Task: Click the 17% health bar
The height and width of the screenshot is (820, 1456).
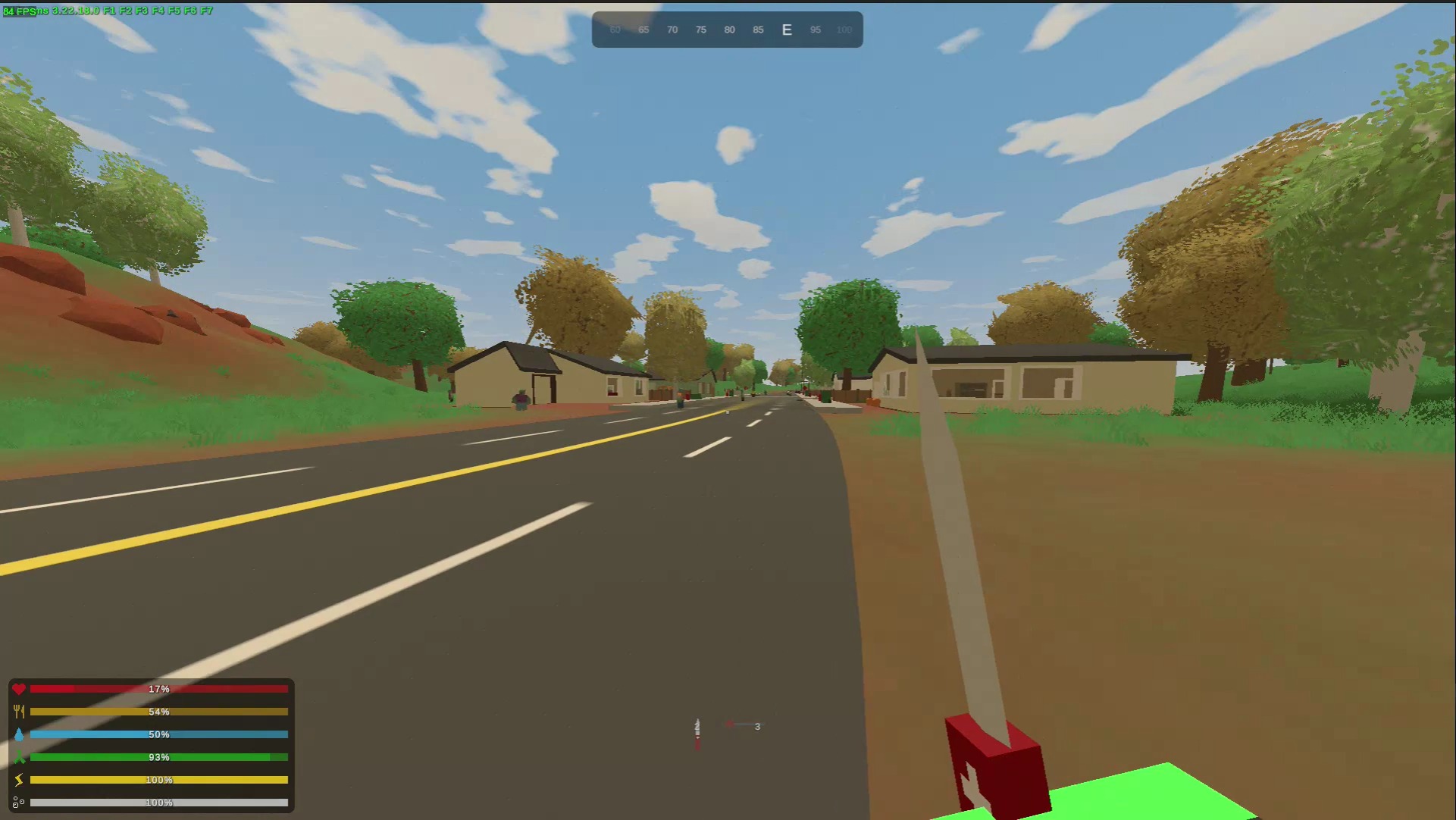Action: [x=159, y=689]
